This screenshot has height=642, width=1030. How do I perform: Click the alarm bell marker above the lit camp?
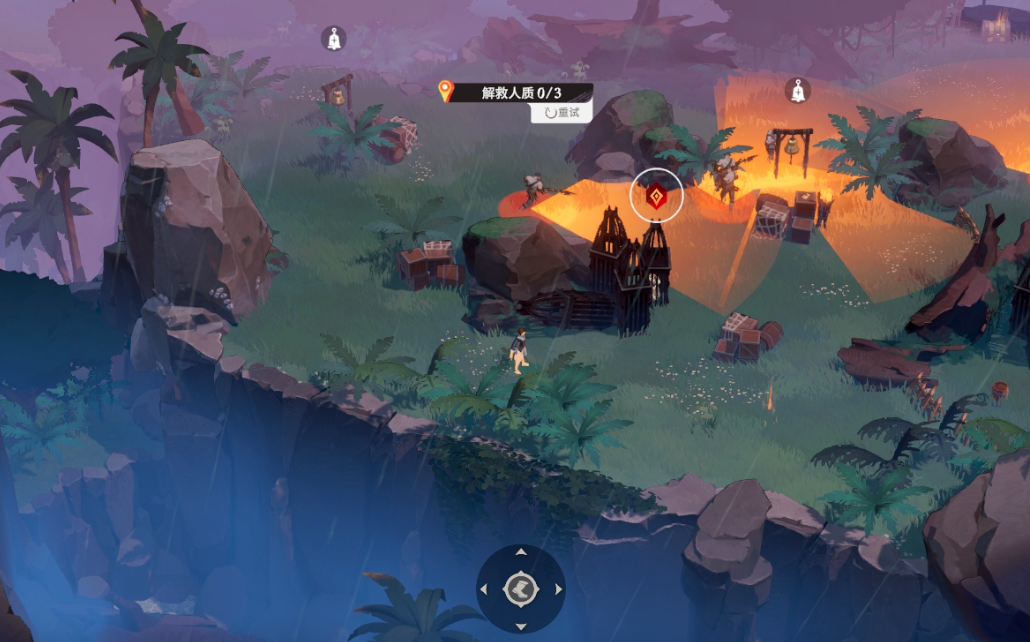click(x=797, y=91)
